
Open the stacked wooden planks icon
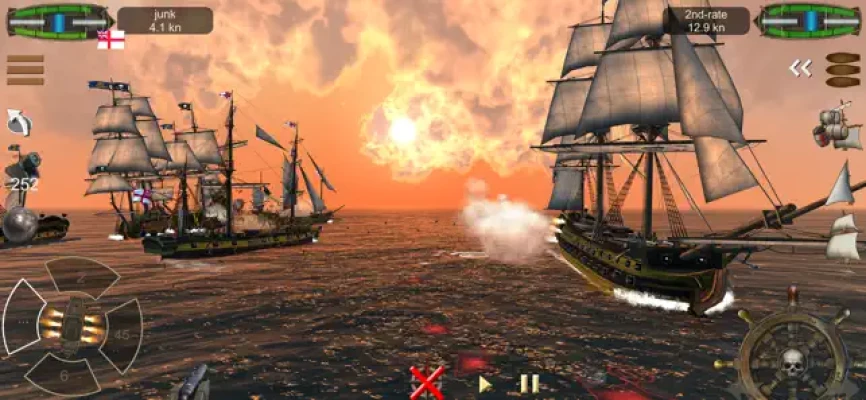[x=842, y=69]
